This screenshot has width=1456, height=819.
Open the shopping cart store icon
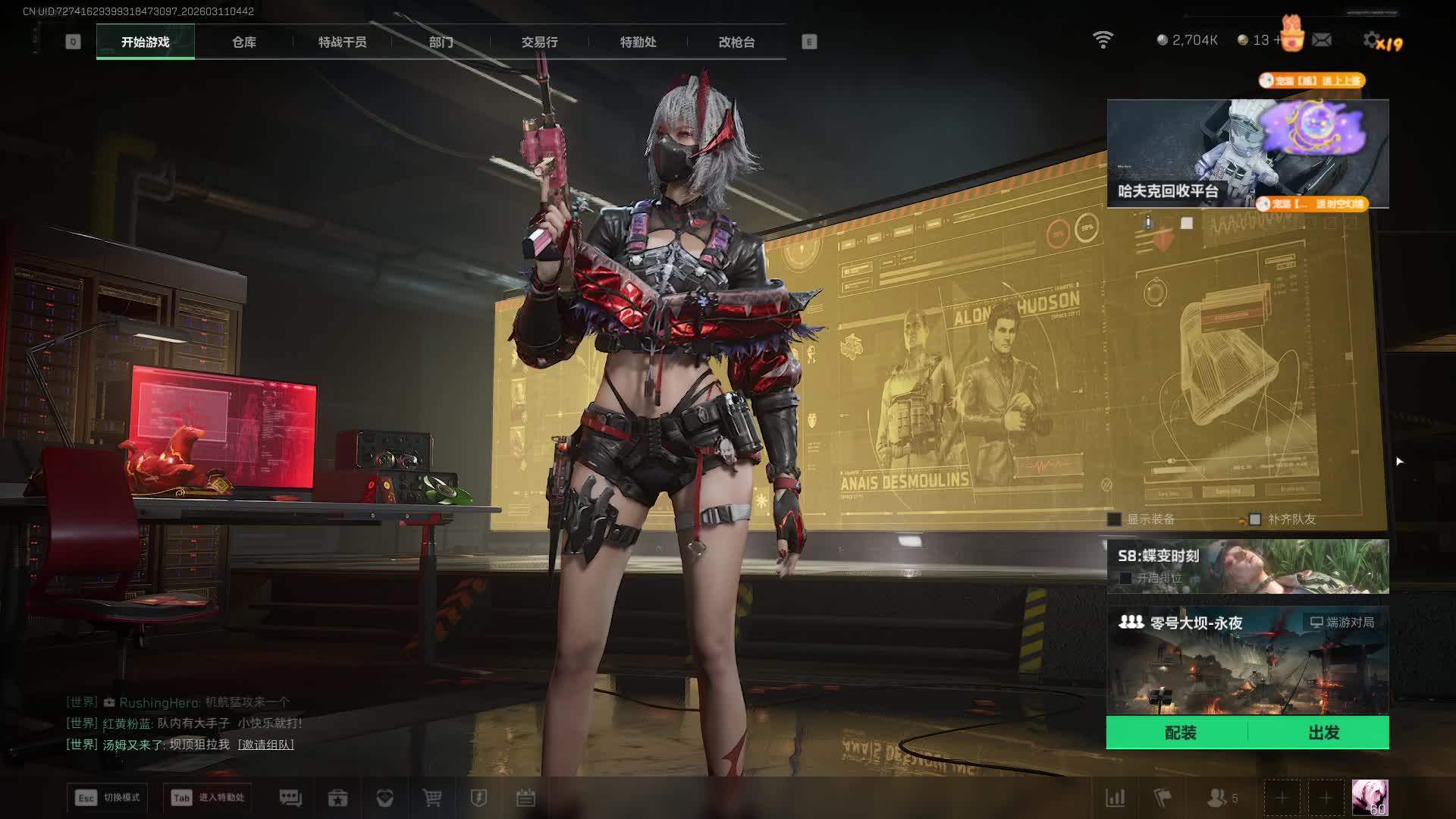coord(432,798)
